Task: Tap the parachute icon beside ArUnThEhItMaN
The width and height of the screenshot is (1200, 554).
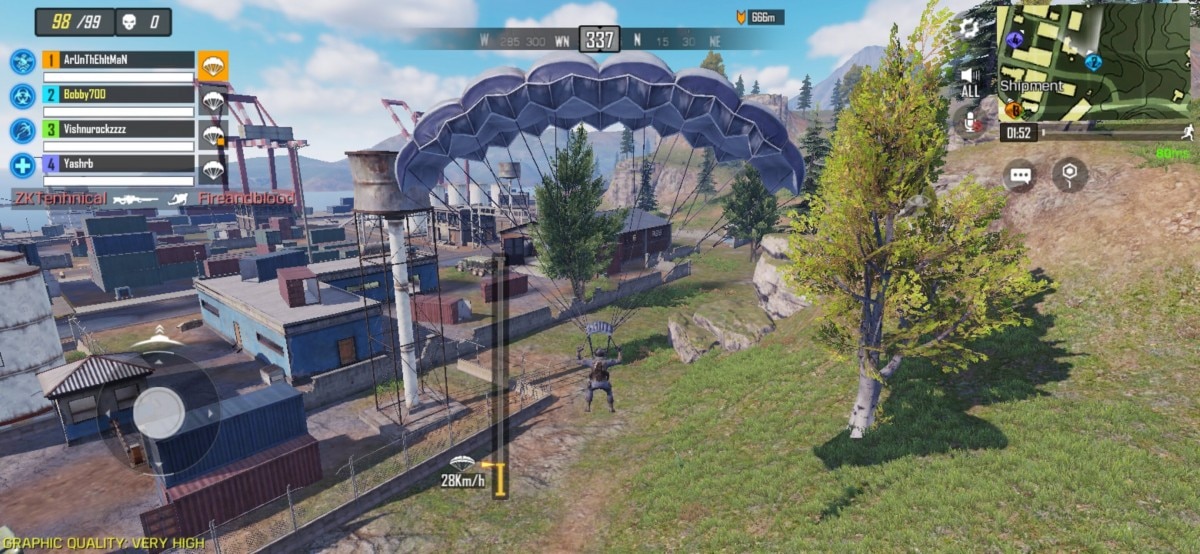Action: (213, 66)
